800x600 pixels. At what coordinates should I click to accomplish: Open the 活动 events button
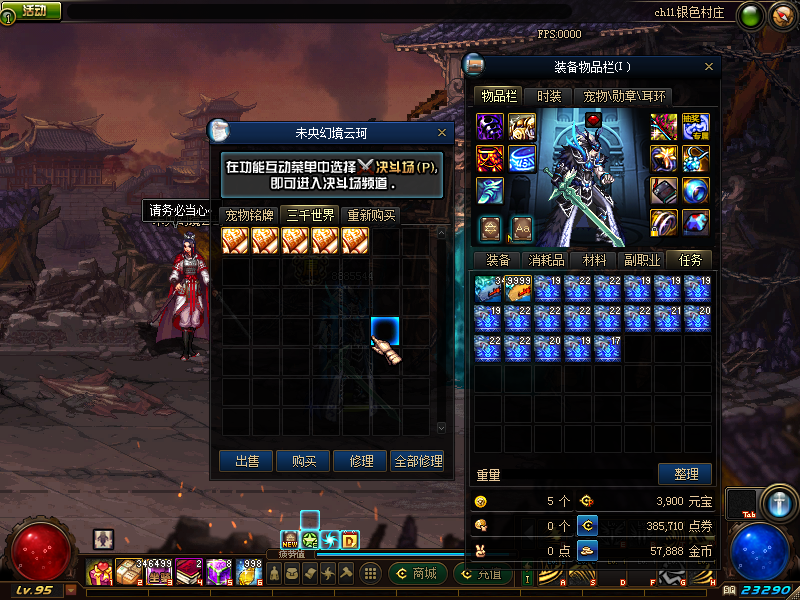click(32, 10)
